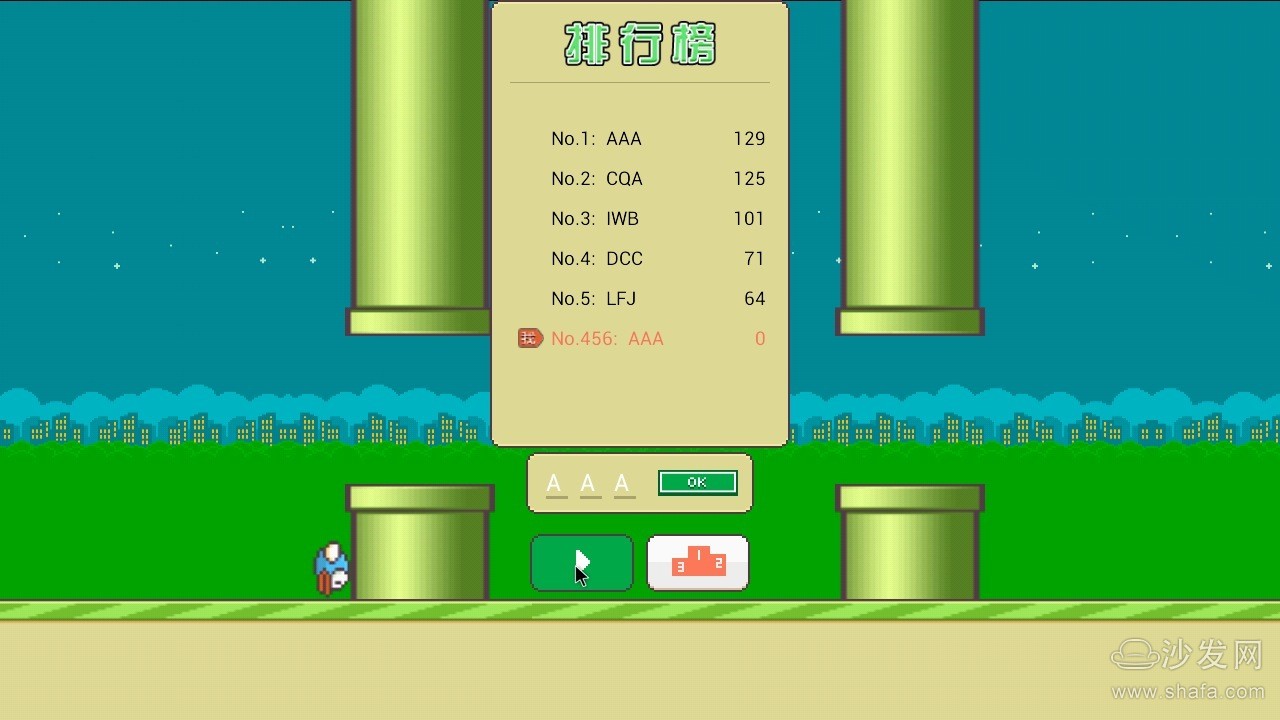The height and width of the screenshot is (720, 1280).
Task: Click the No.5 LFJ leaderboard entry
Action: click(x=595, y=298)
